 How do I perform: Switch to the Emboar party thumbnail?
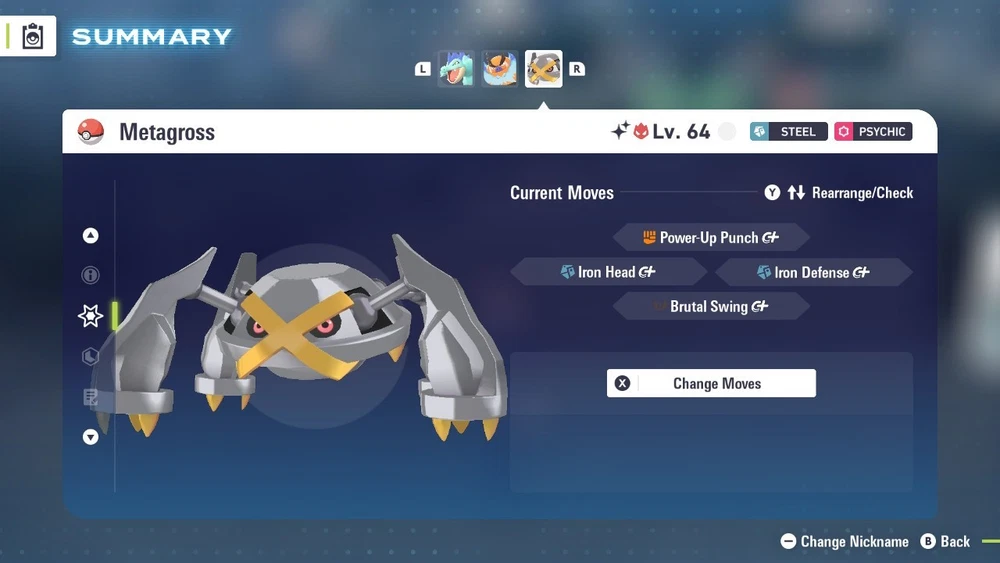tap(500, 69)
